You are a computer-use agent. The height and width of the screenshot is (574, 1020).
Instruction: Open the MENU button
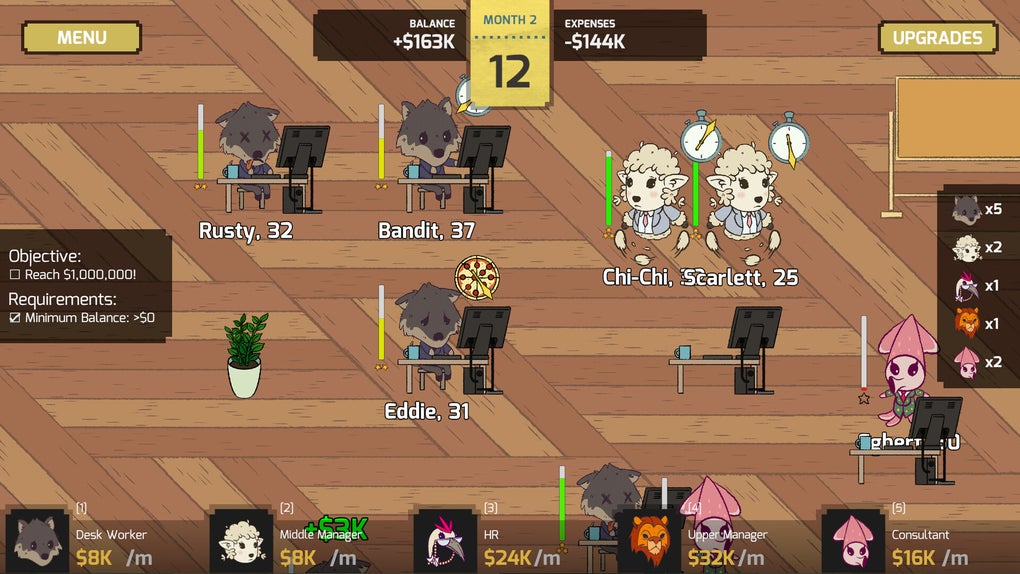(81, 38)
